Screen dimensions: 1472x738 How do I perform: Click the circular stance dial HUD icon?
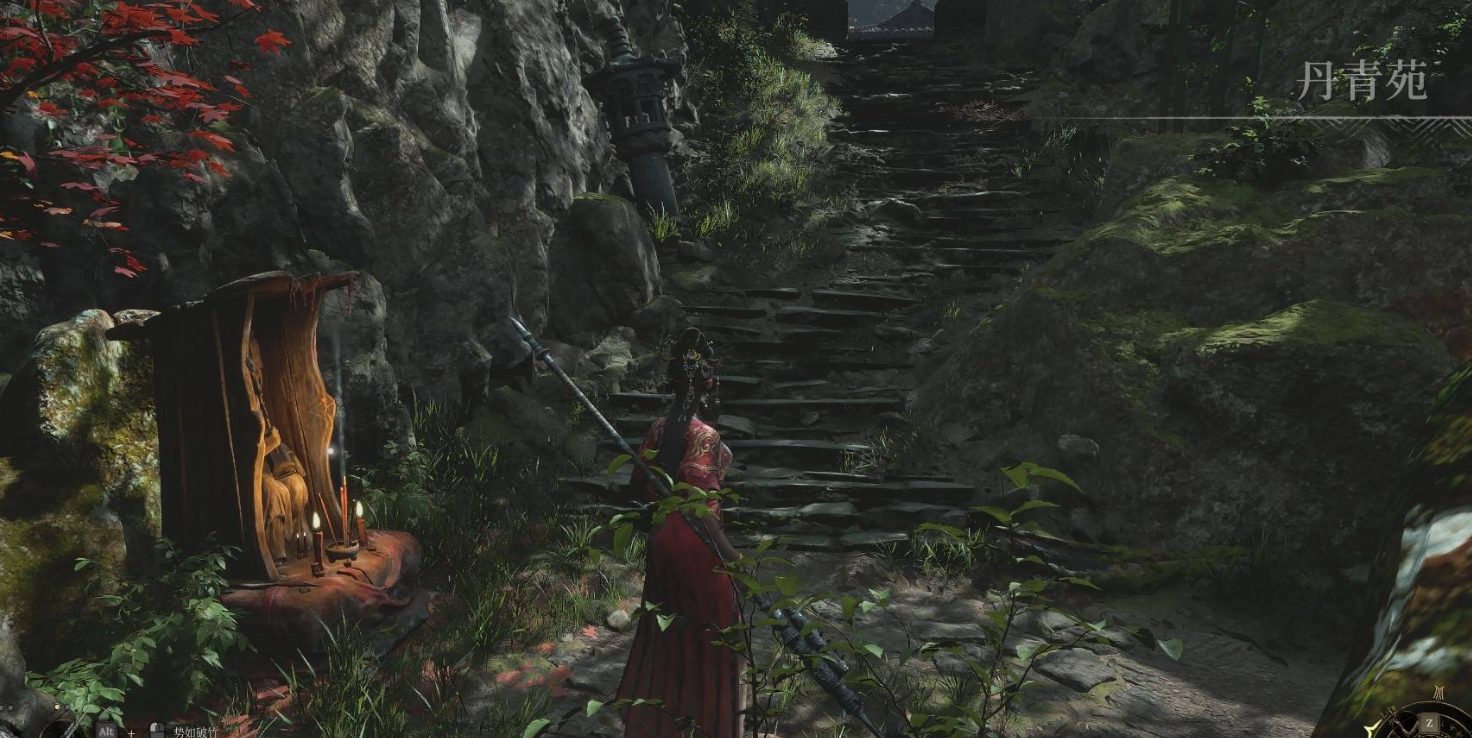1431,722
